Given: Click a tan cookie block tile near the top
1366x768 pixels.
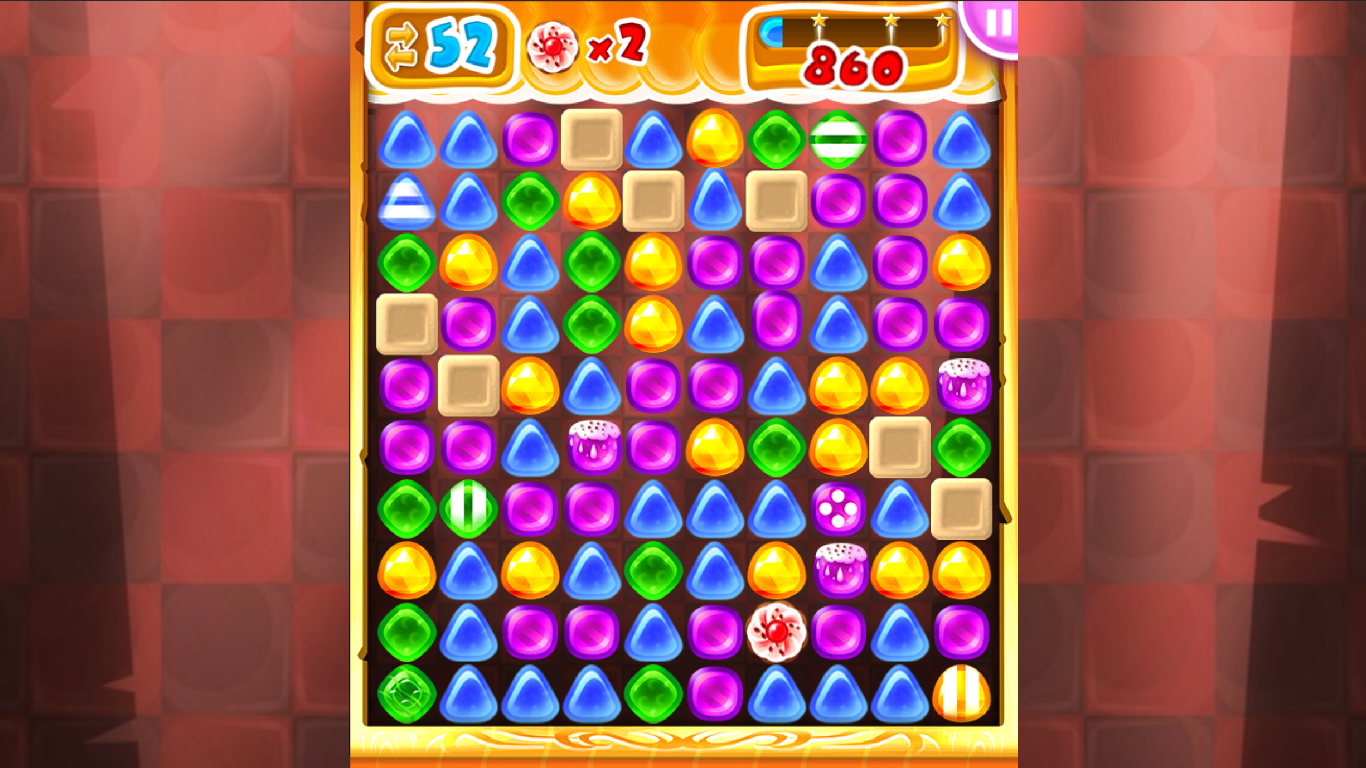Looking at the screenshot, I should [x=592, y=137].
